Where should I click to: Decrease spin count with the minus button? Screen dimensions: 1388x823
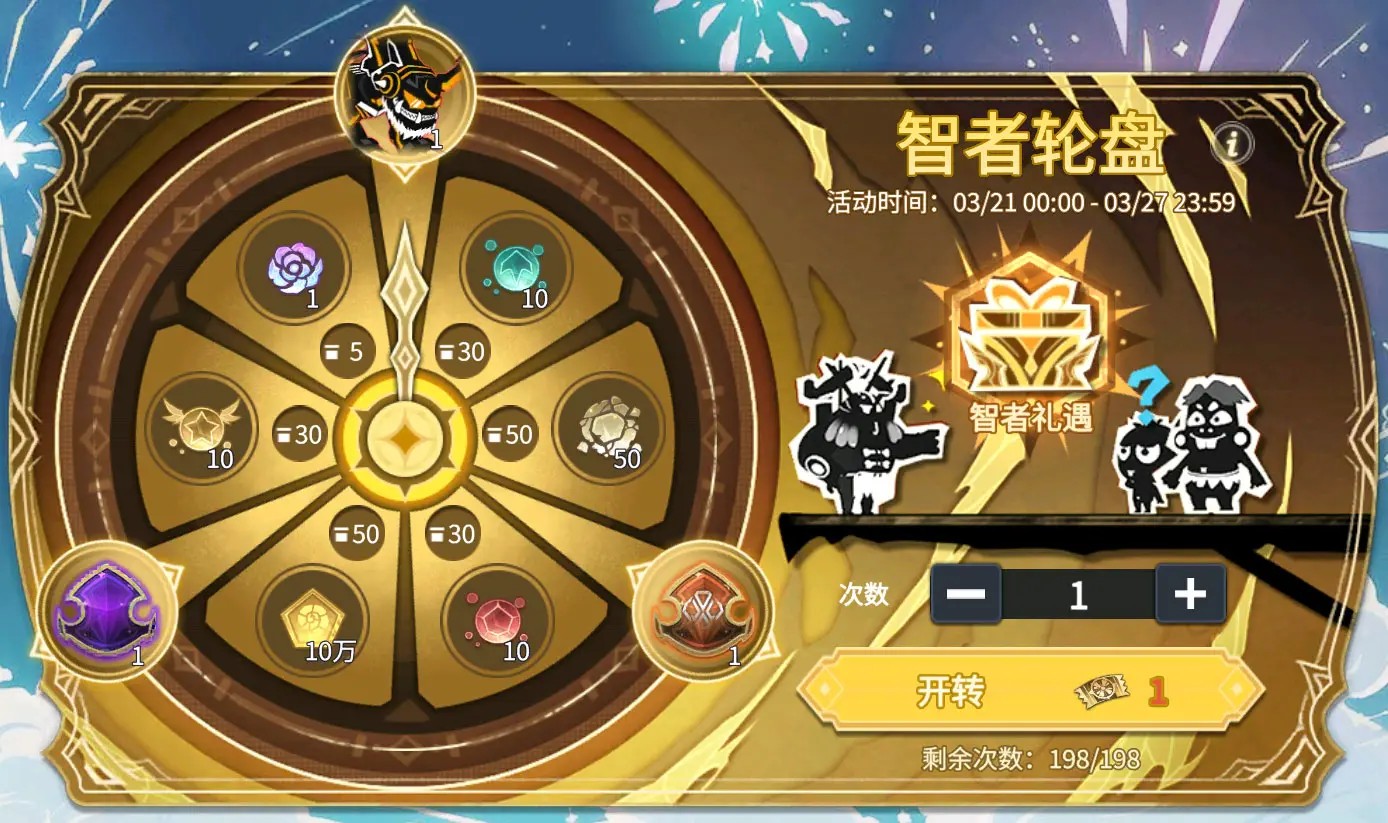(967, 593)
